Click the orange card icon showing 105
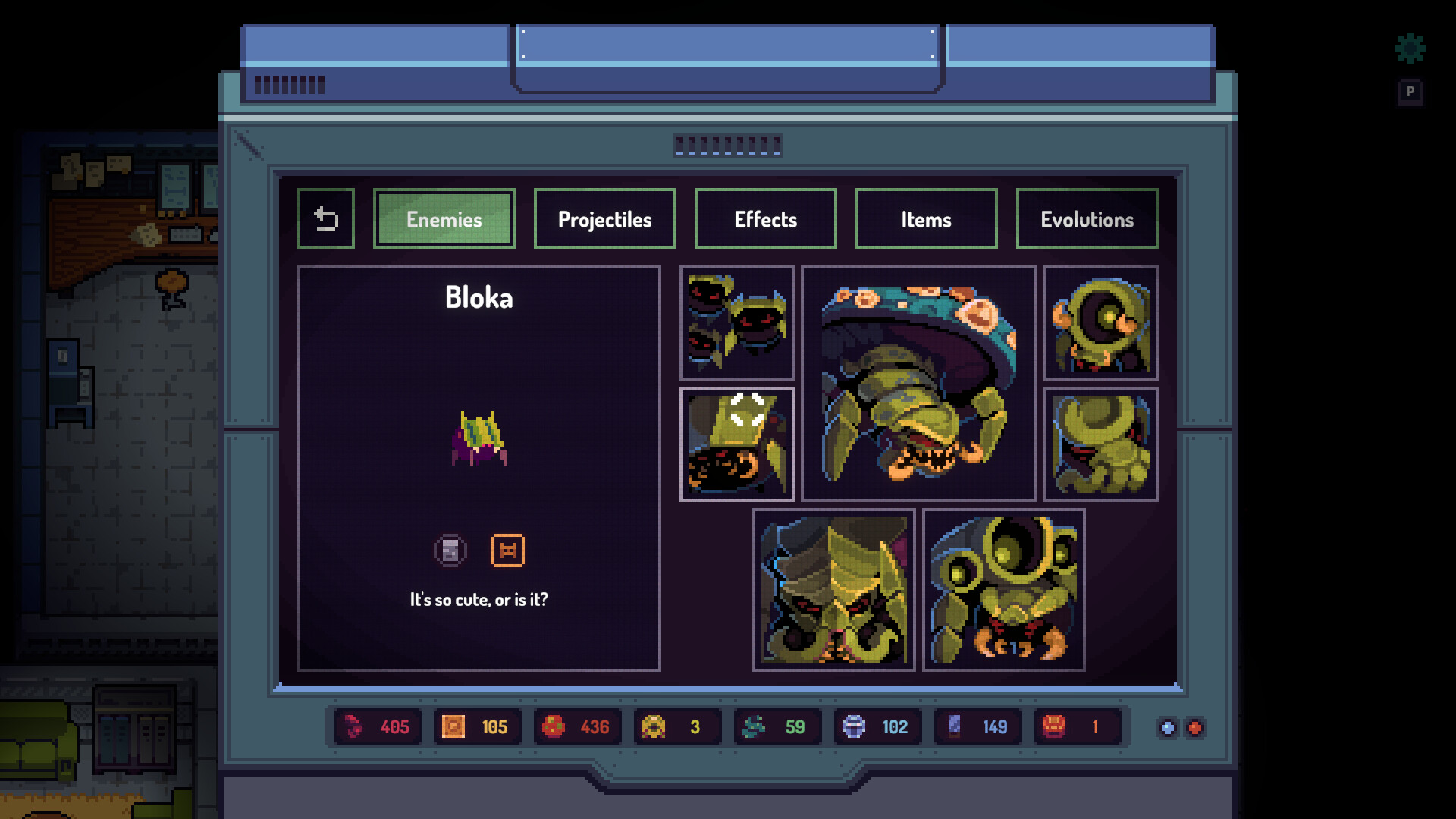 [x=476, y=726]
